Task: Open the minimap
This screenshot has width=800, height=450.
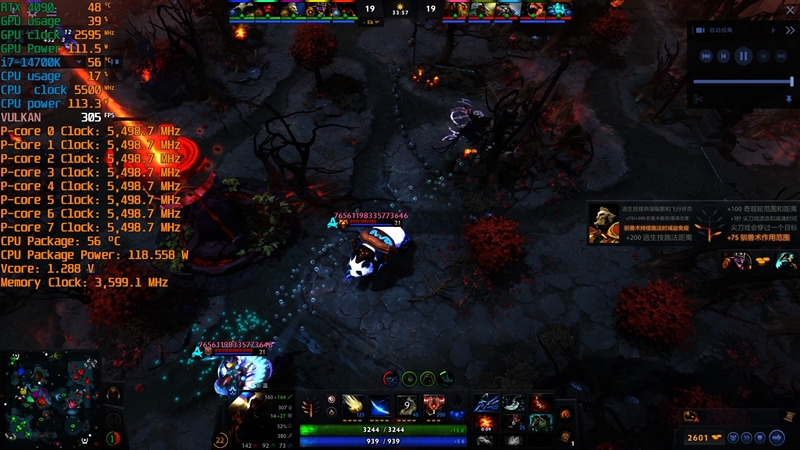Action: (49, 397)
